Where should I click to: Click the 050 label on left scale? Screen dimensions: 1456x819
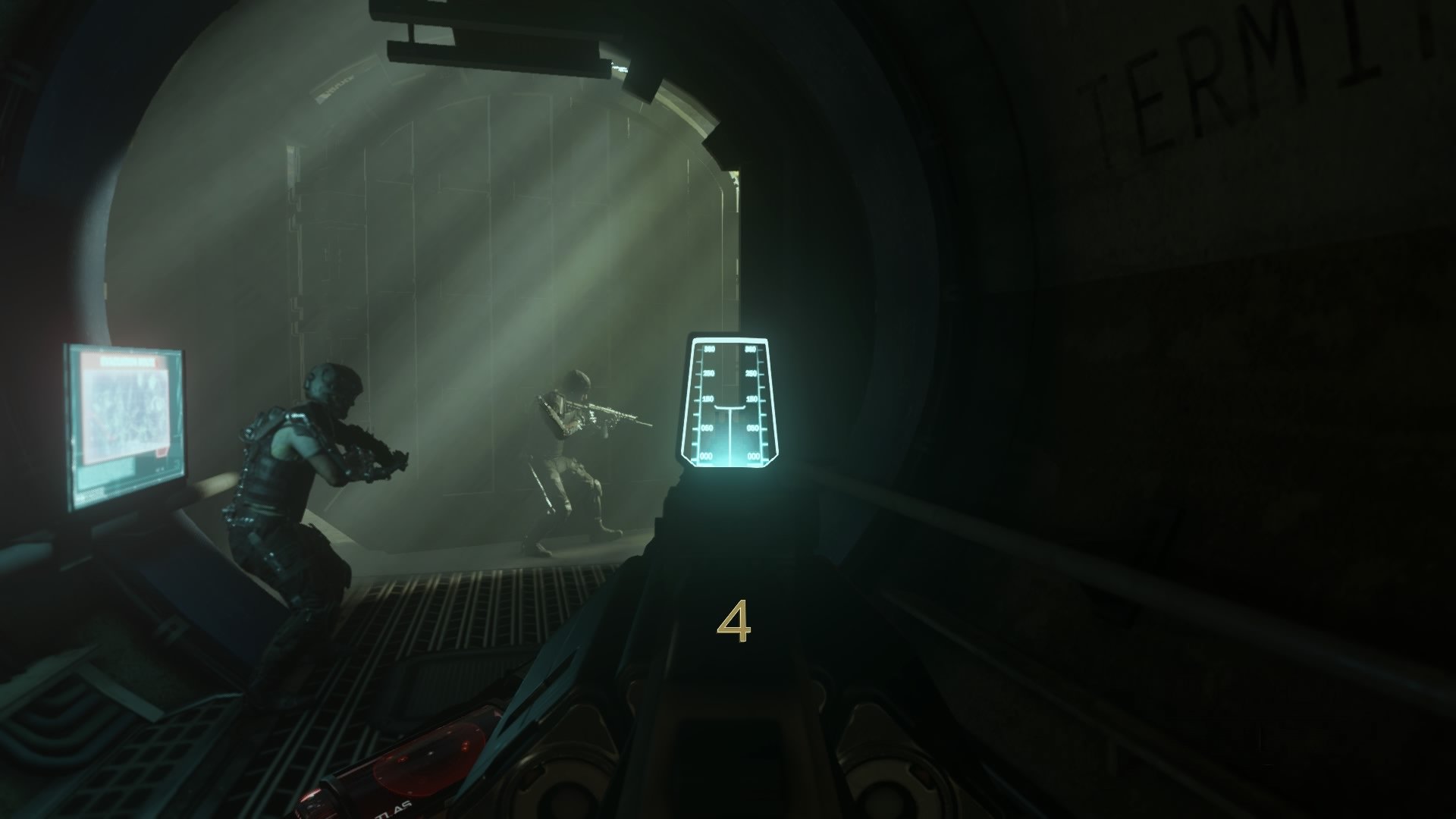(x=707, y=428)
